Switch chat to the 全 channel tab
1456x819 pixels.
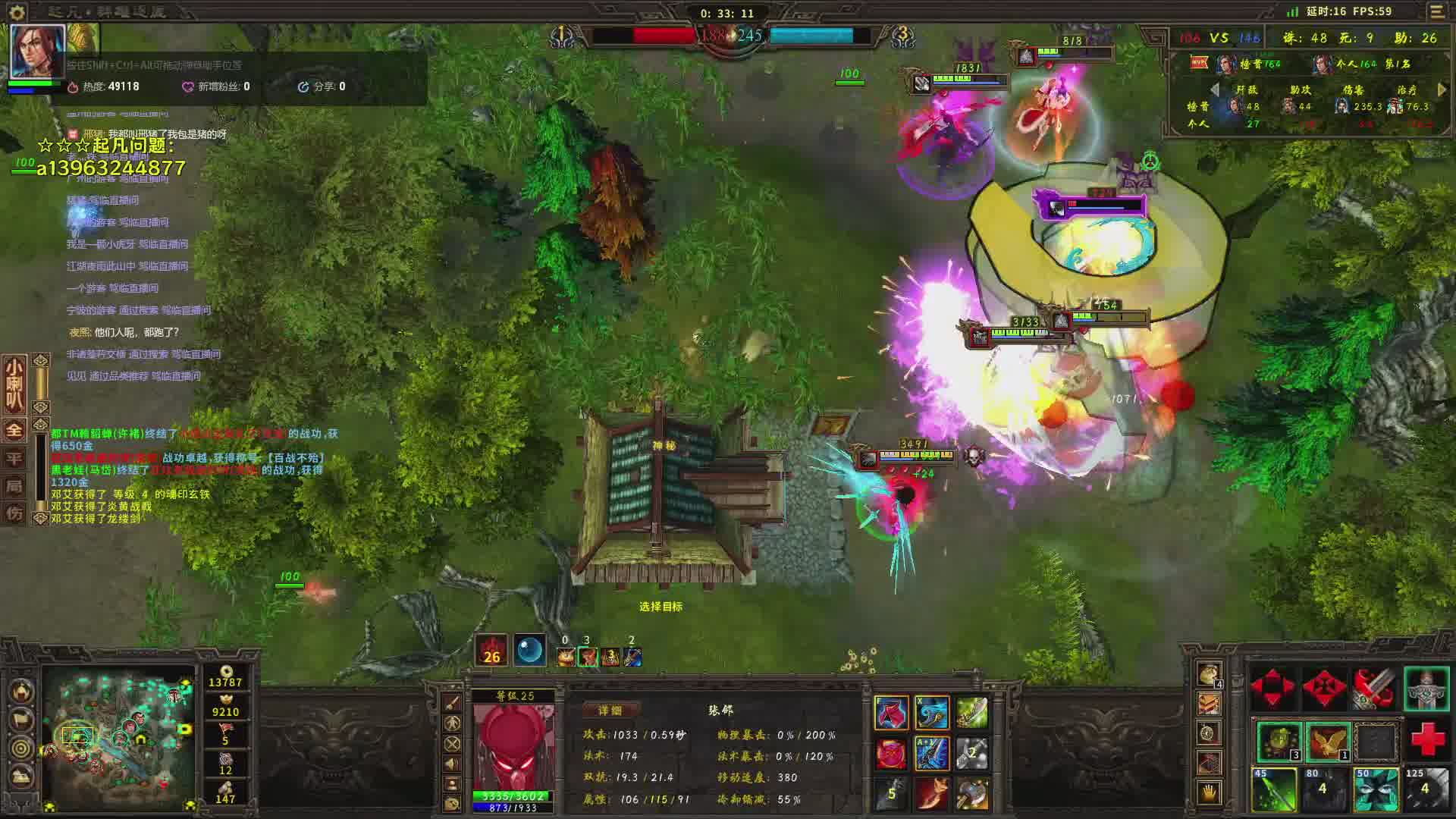[x=14, y=430]
